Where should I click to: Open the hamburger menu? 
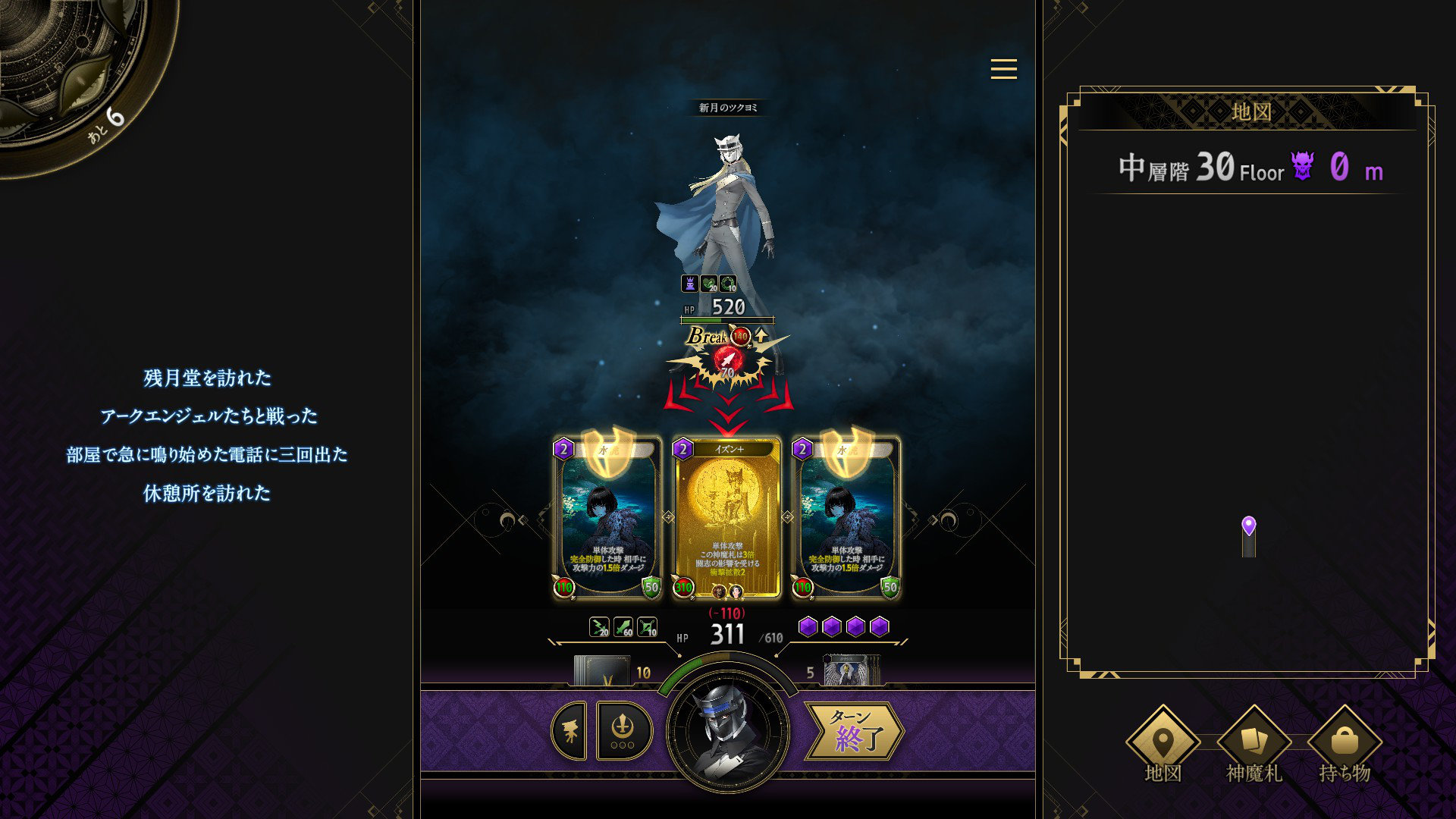tap(1003, 69)
